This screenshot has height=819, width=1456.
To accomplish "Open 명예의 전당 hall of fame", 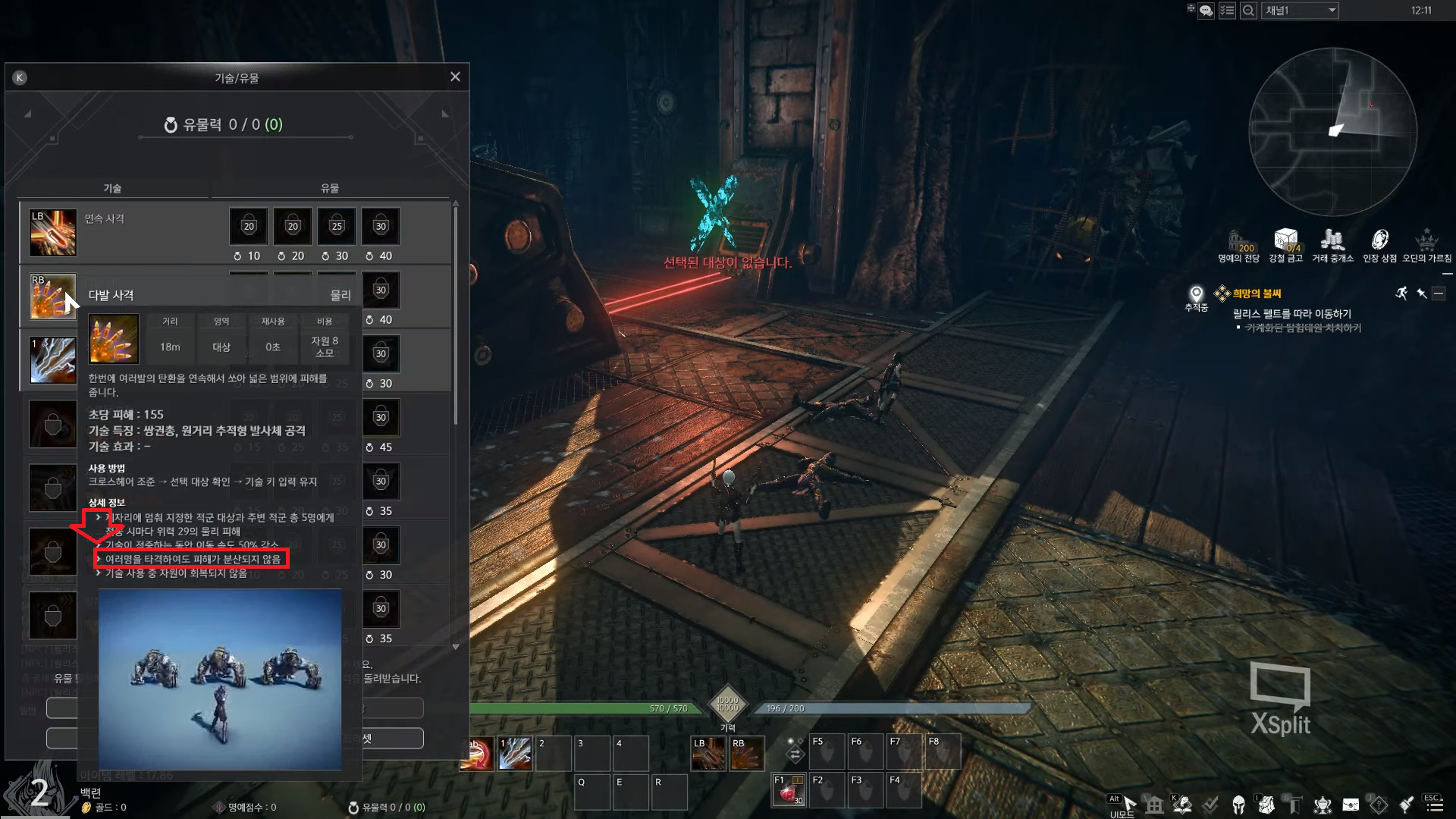I will pyautogui.click(x=1238, y=245).
